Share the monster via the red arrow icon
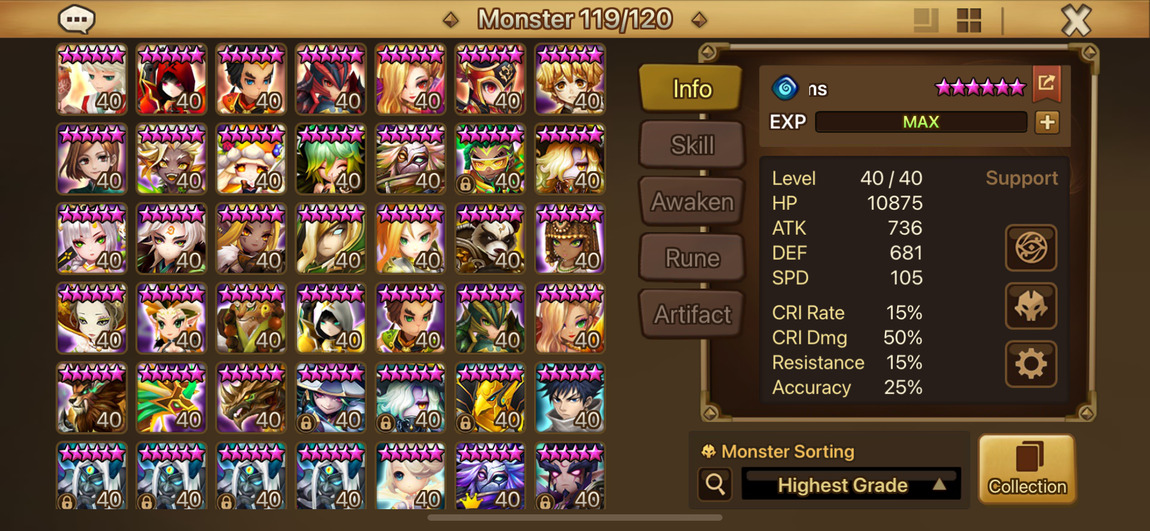The height and width of the screenshot is (531, 1150). 1046,85
